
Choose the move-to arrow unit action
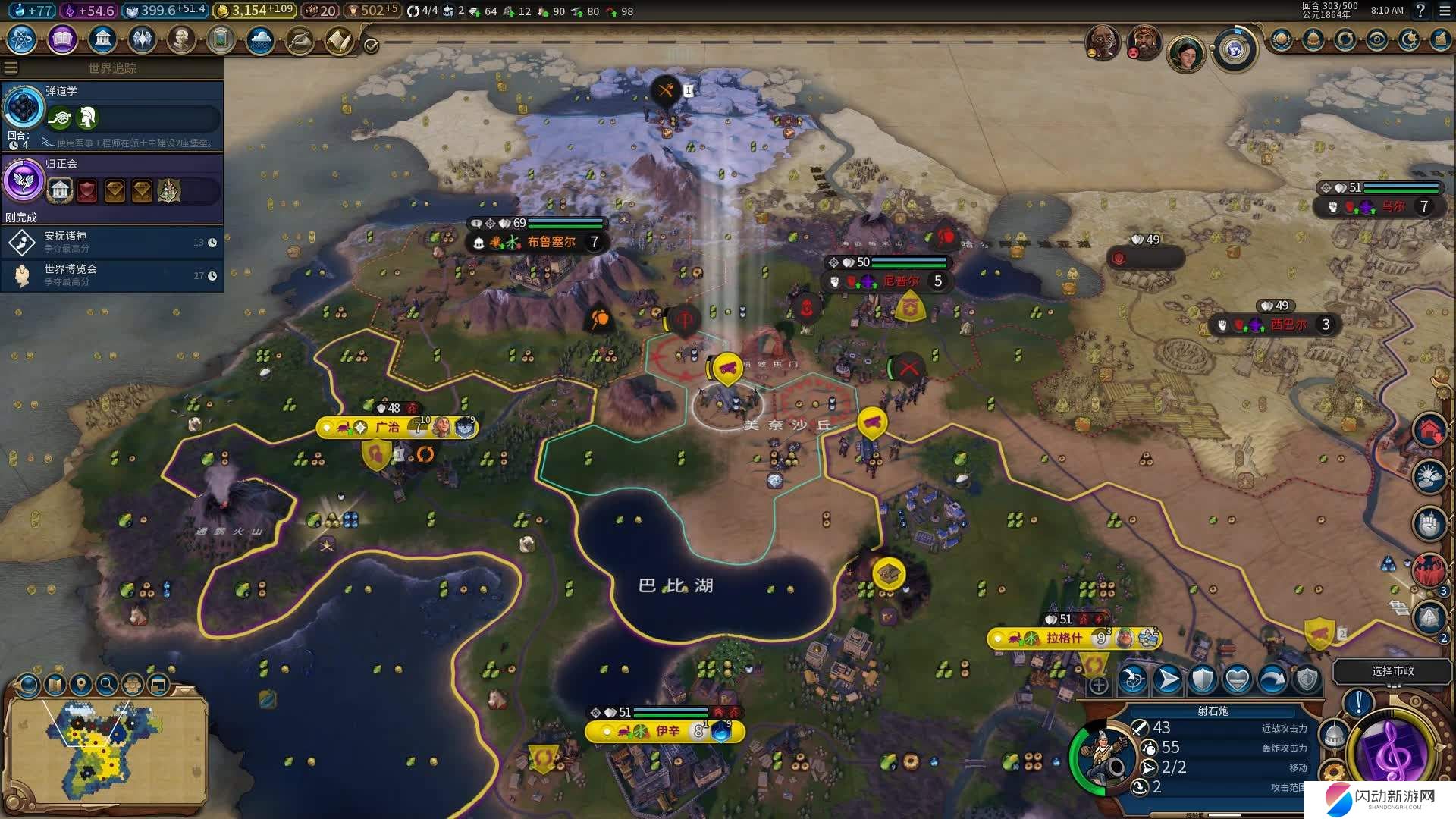1168,680
